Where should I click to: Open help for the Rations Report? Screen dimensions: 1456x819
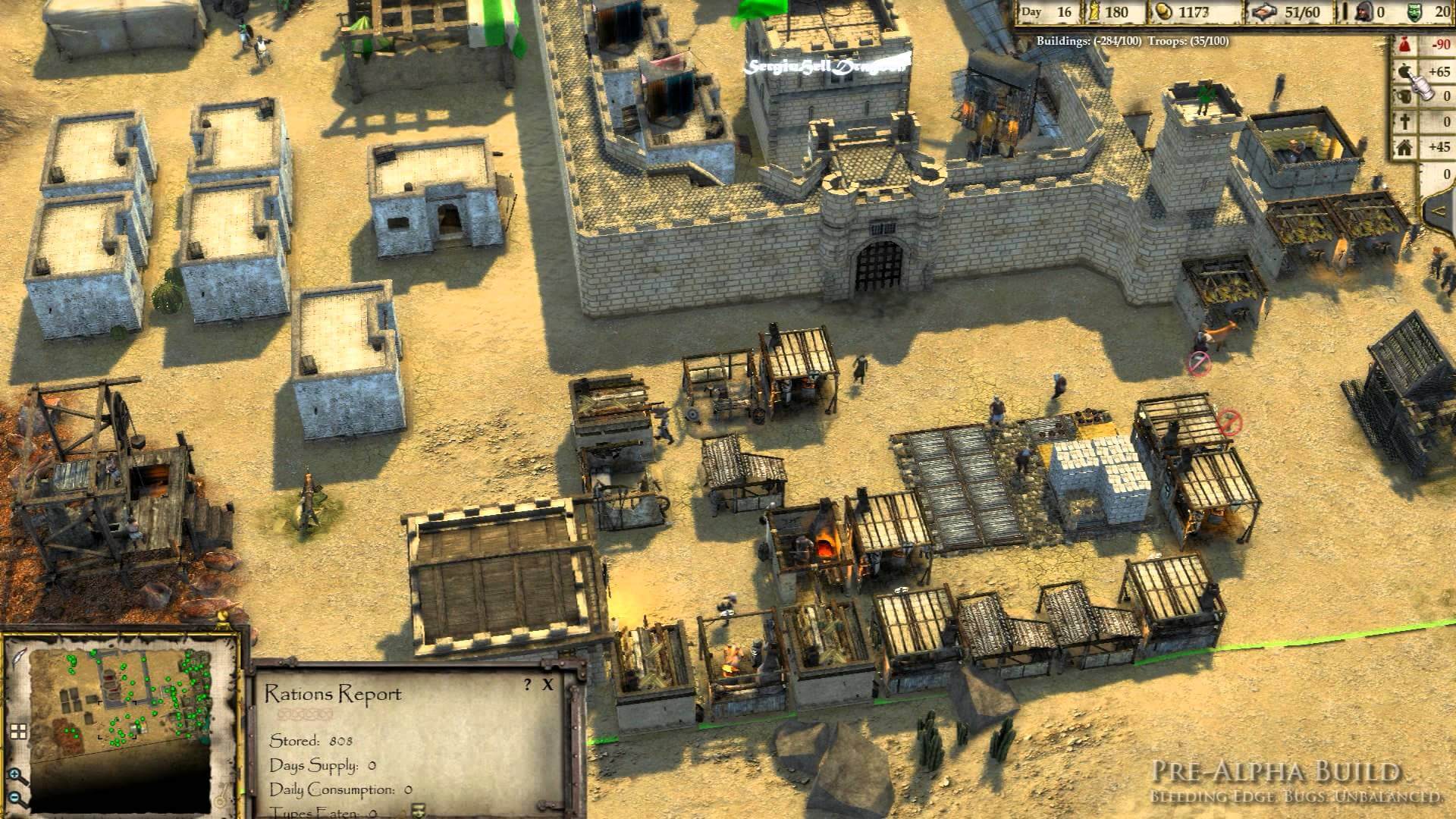(x=528, y=685)
